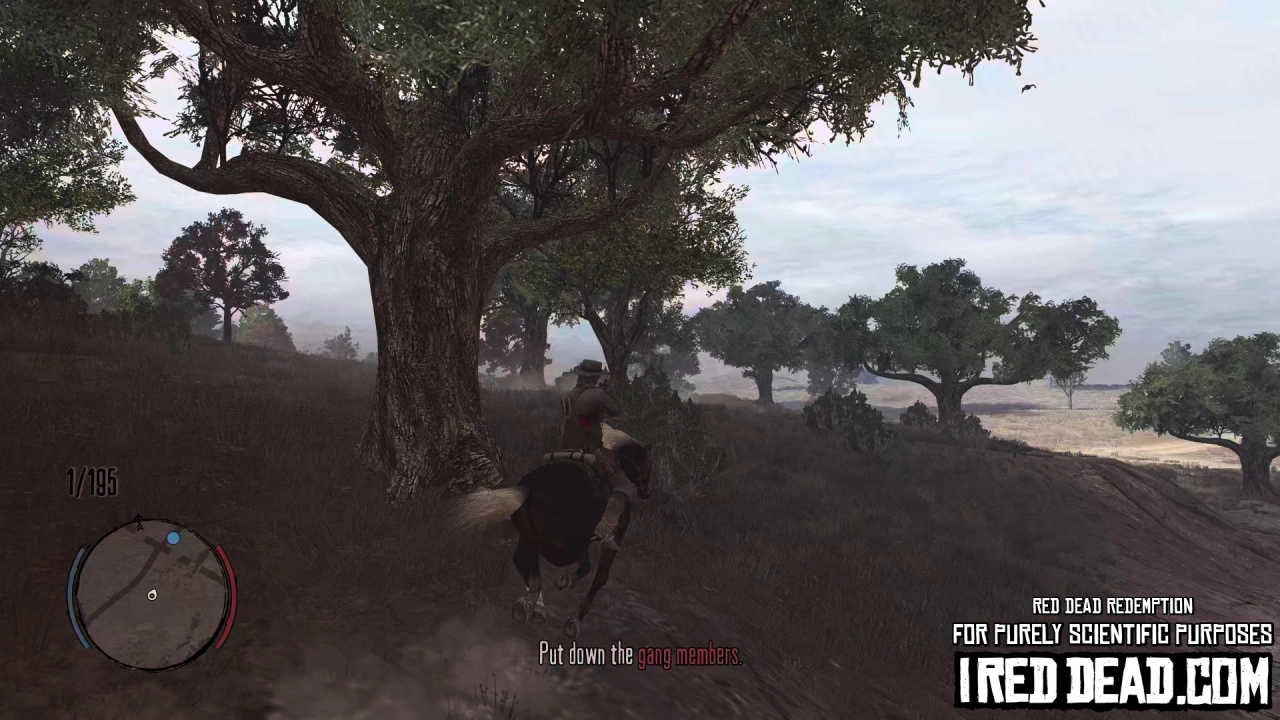The height and width of the screenshot is (720, 1280).
Task: Click the white player arrow marker on minimap
Action: click(x=152, y=595)
